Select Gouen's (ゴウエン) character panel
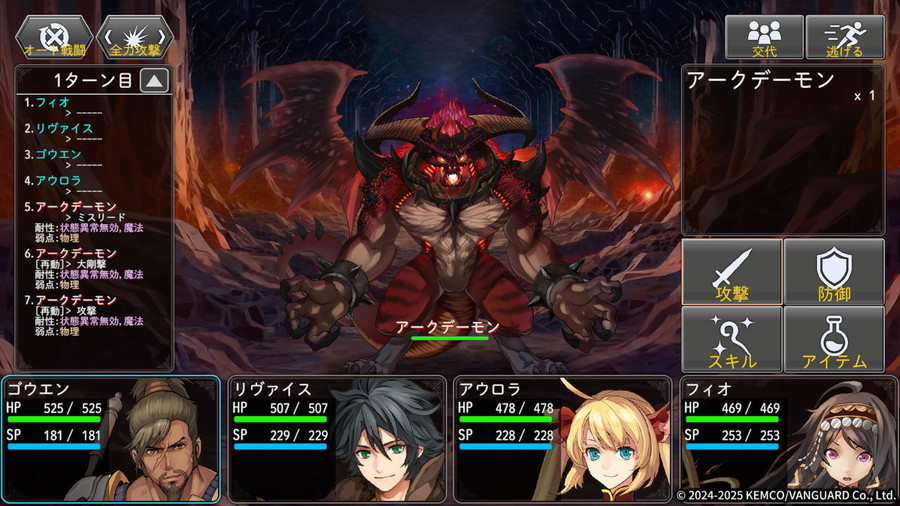The height and width of the screenshot is (506, 900). point(111,438)
